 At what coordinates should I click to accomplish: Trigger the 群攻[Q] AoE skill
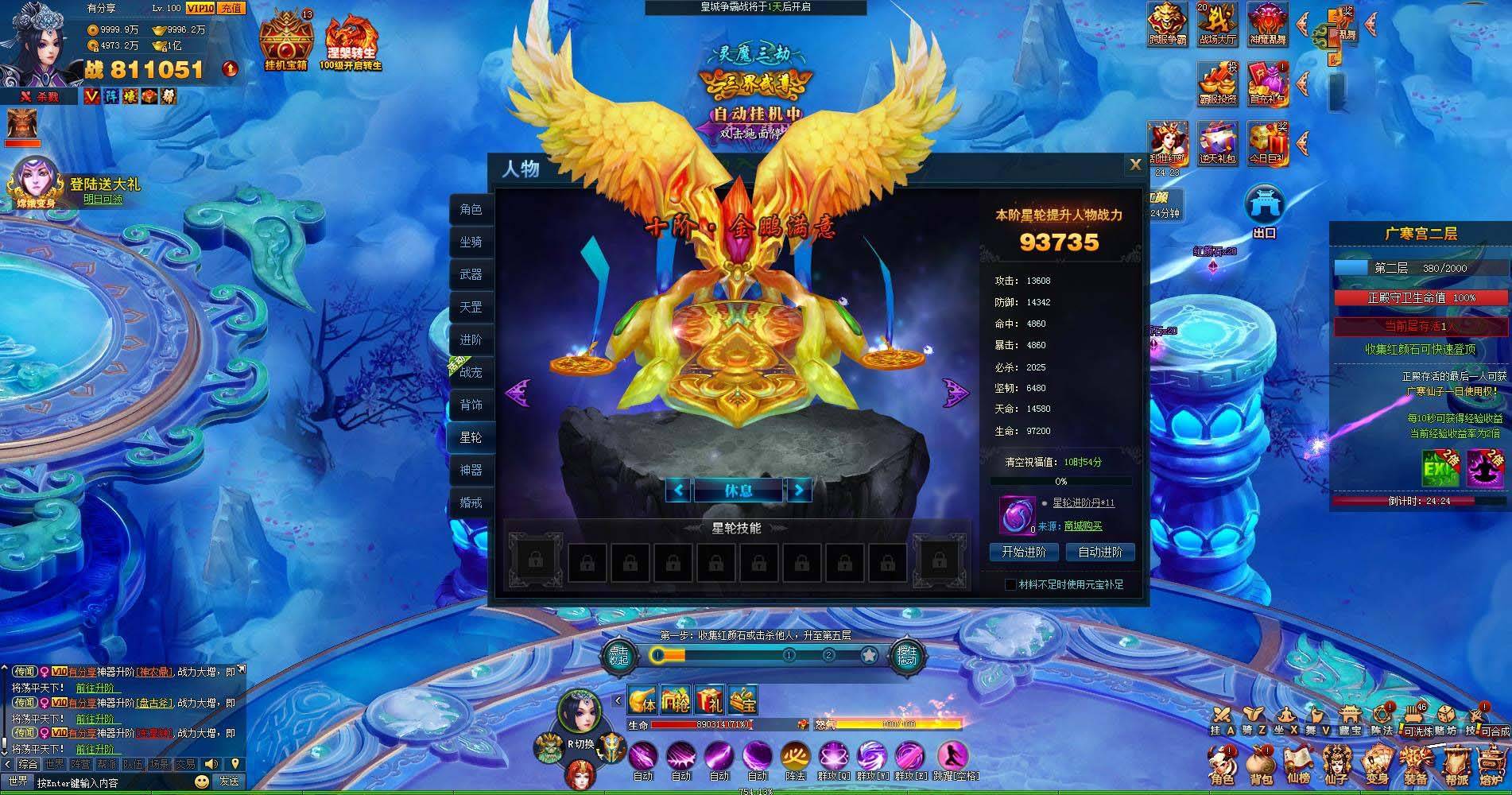[x=833, y=754]
